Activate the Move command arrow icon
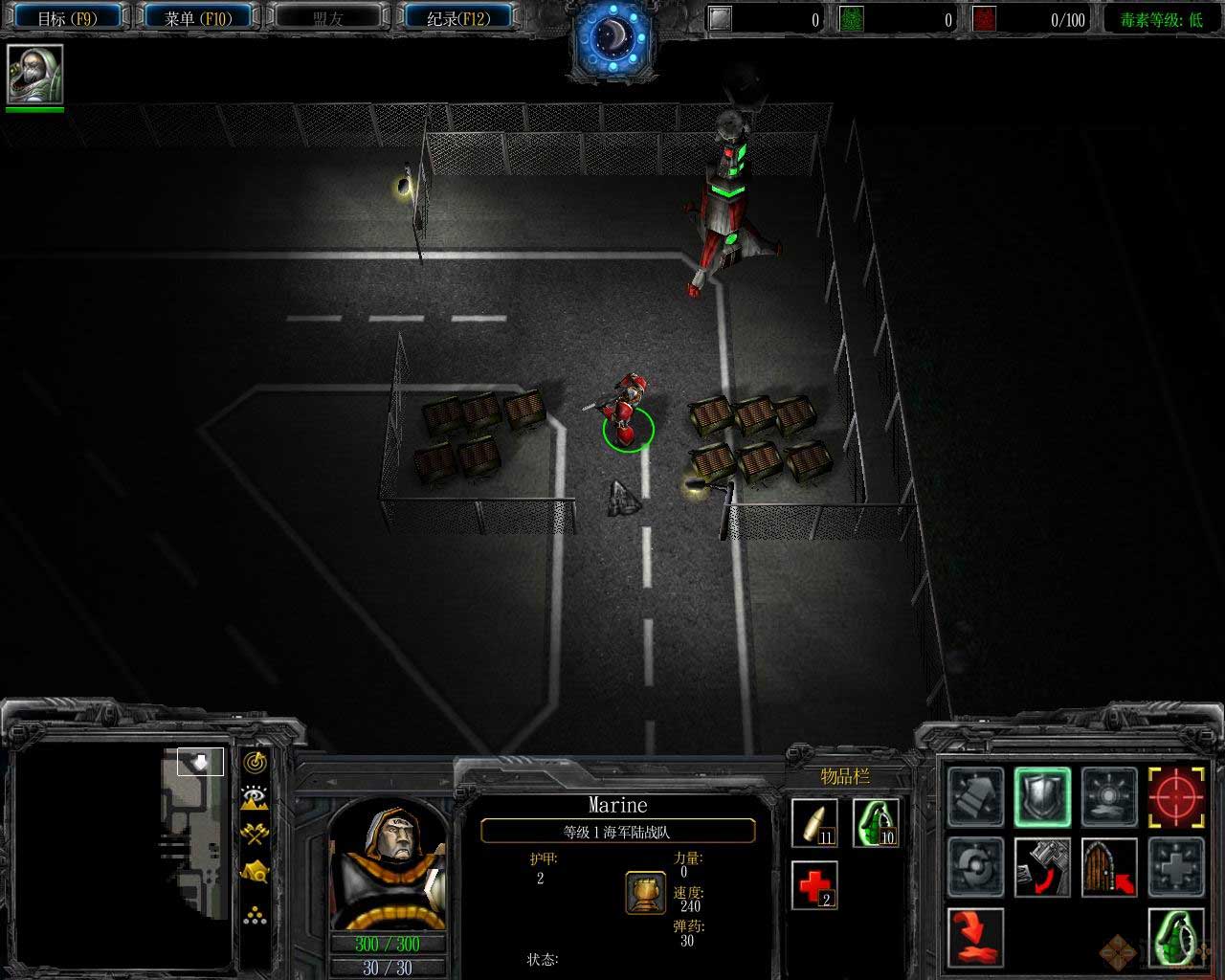 (976, 796)
